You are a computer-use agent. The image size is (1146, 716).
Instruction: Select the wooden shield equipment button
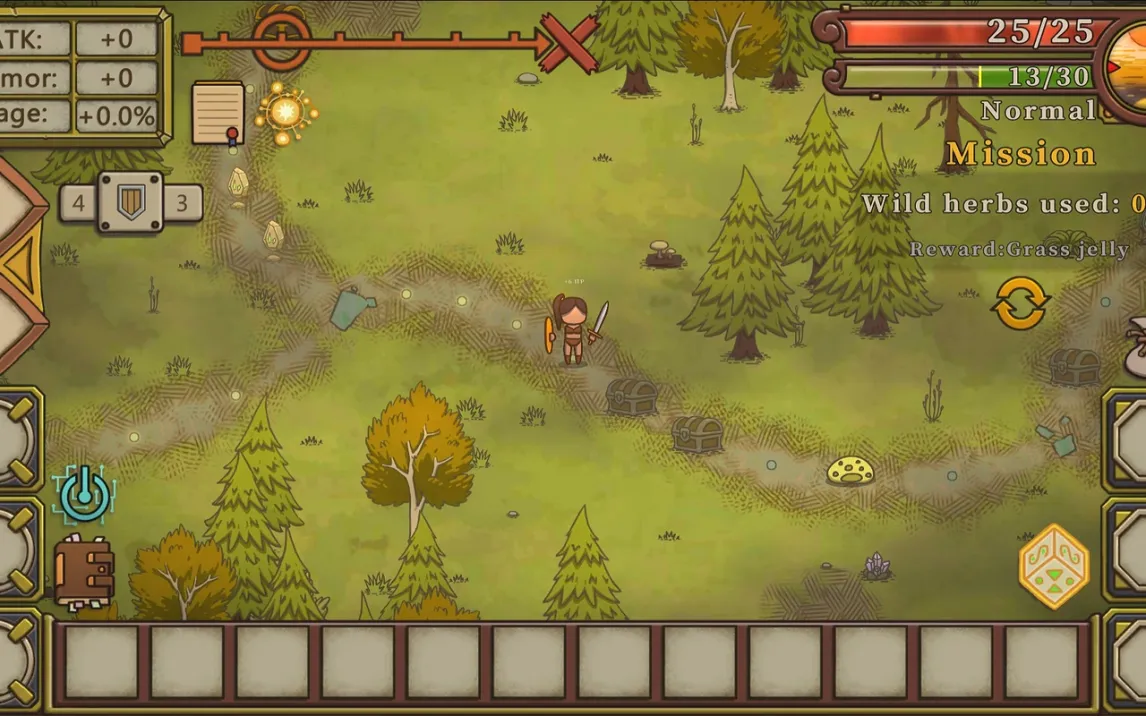click(130, 203)
